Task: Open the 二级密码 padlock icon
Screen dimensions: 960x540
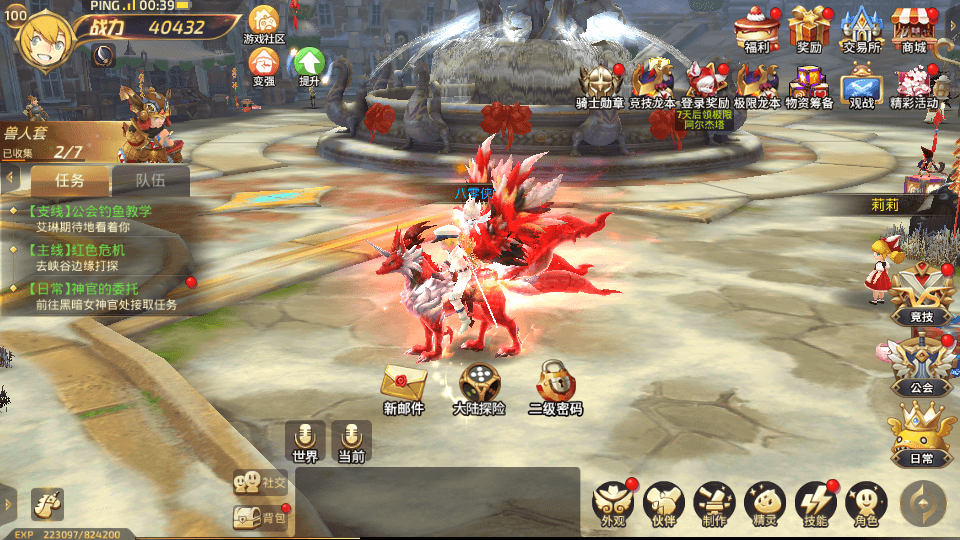Action: (x=555, y=387)
